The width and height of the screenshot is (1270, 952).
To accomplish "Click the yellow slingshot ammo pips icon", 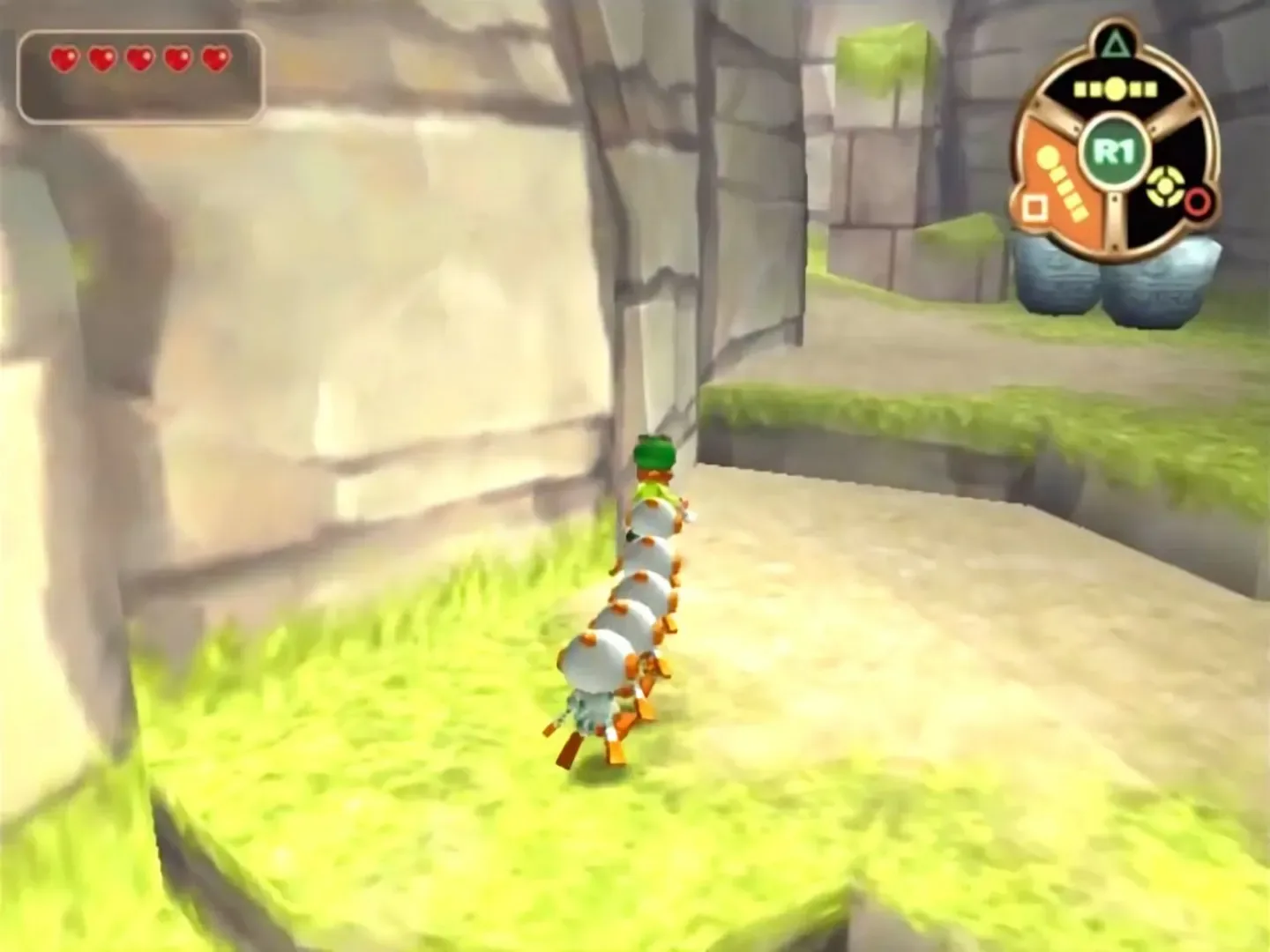I will [1114, 88].
